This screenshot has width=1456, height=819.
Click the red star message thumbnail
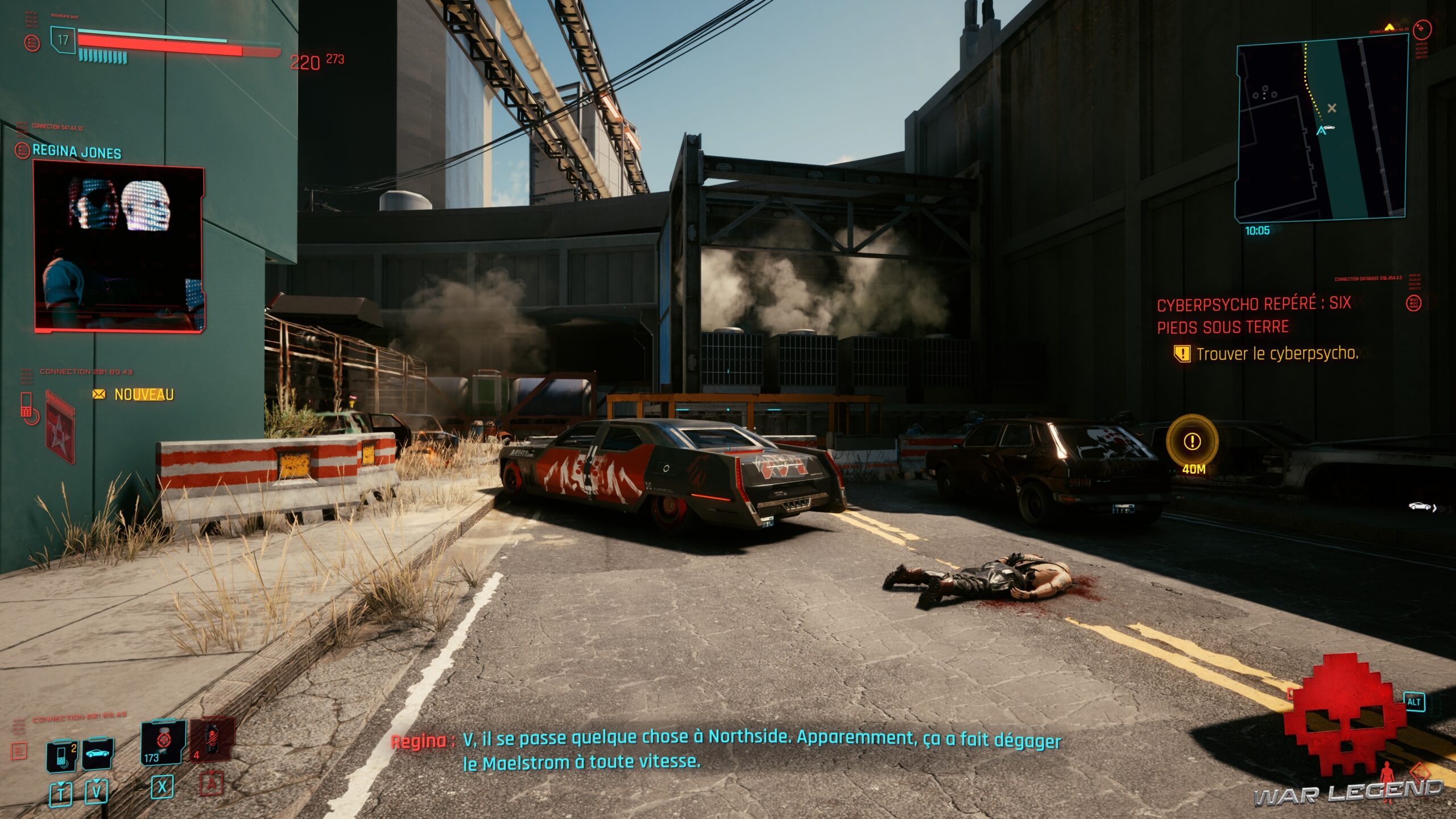click(60, 425)
